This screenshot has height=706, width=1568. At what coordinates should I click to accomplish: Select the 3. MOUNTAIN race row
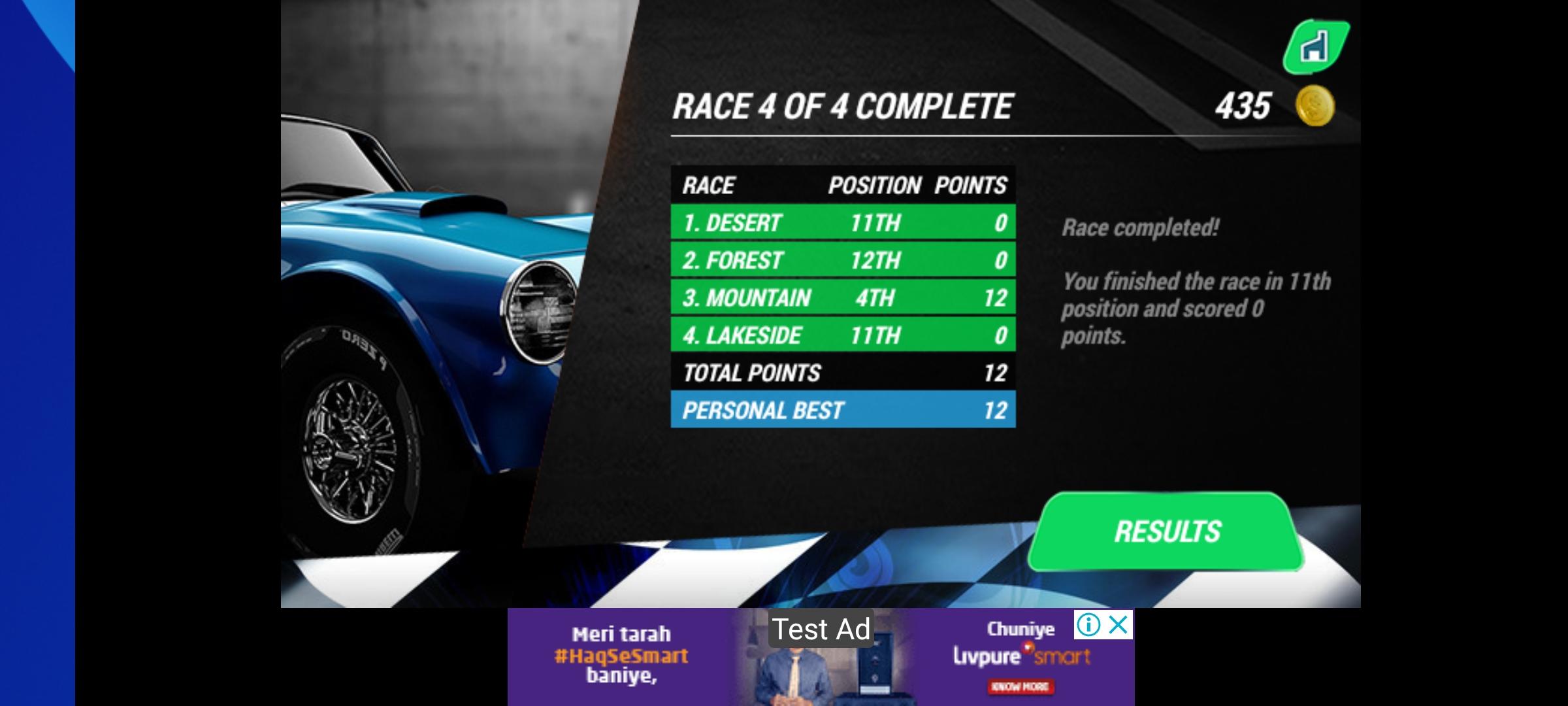click(x=843, y=297)
